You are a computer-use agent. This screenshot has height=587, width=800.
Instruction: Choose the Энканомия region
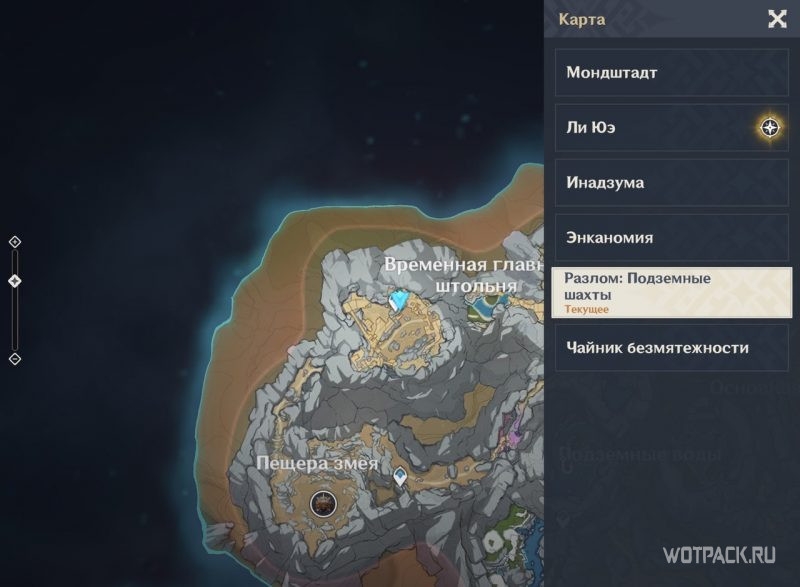(x=671, y=238)
